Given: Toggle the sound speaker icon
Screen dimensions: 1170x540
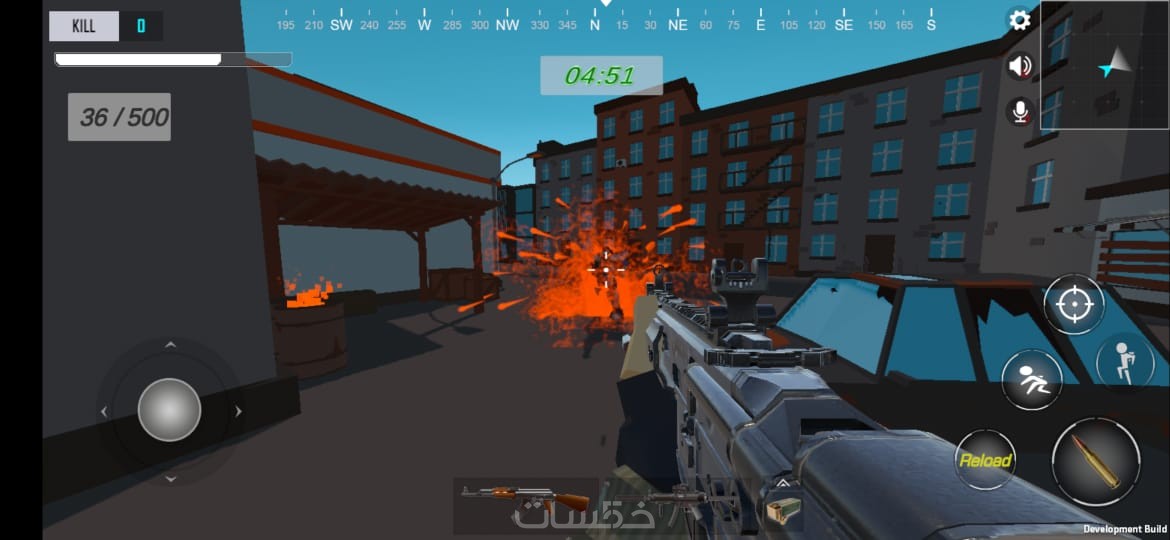Looking at the screenshot, I should [x=1020, y=66].
